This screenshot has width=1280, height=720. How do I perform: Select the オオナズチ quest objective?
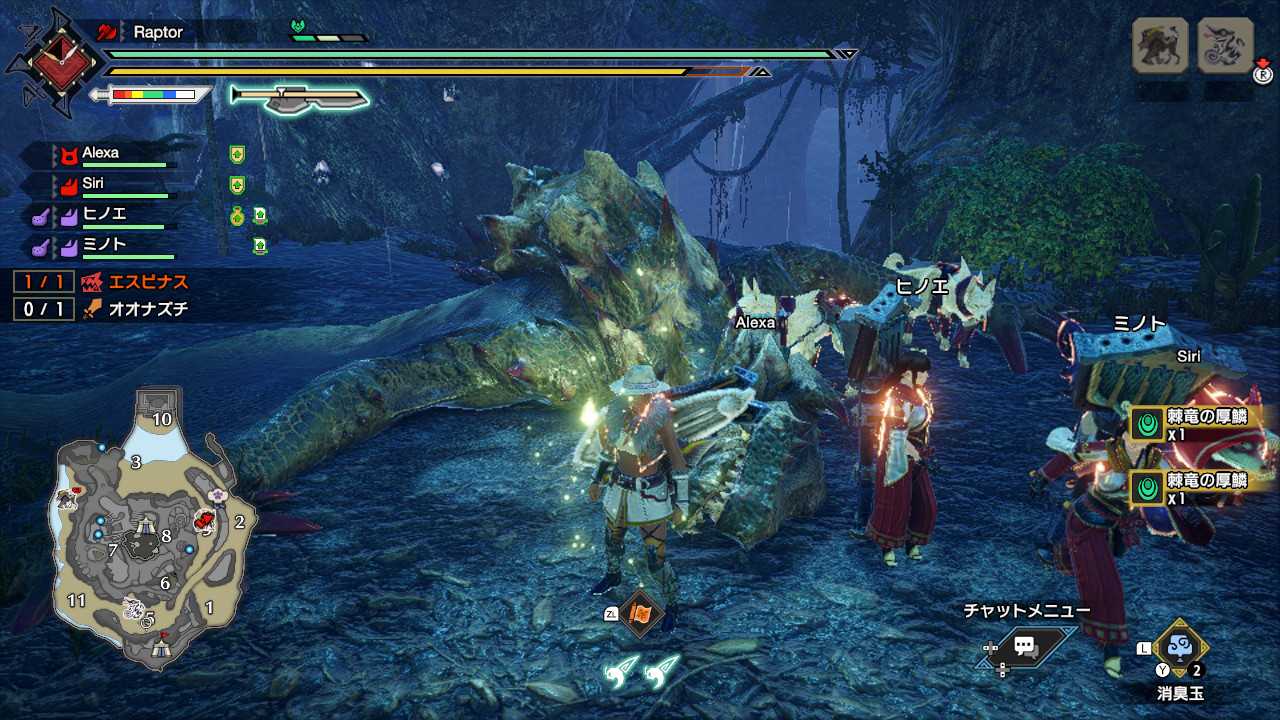point(136,309)
